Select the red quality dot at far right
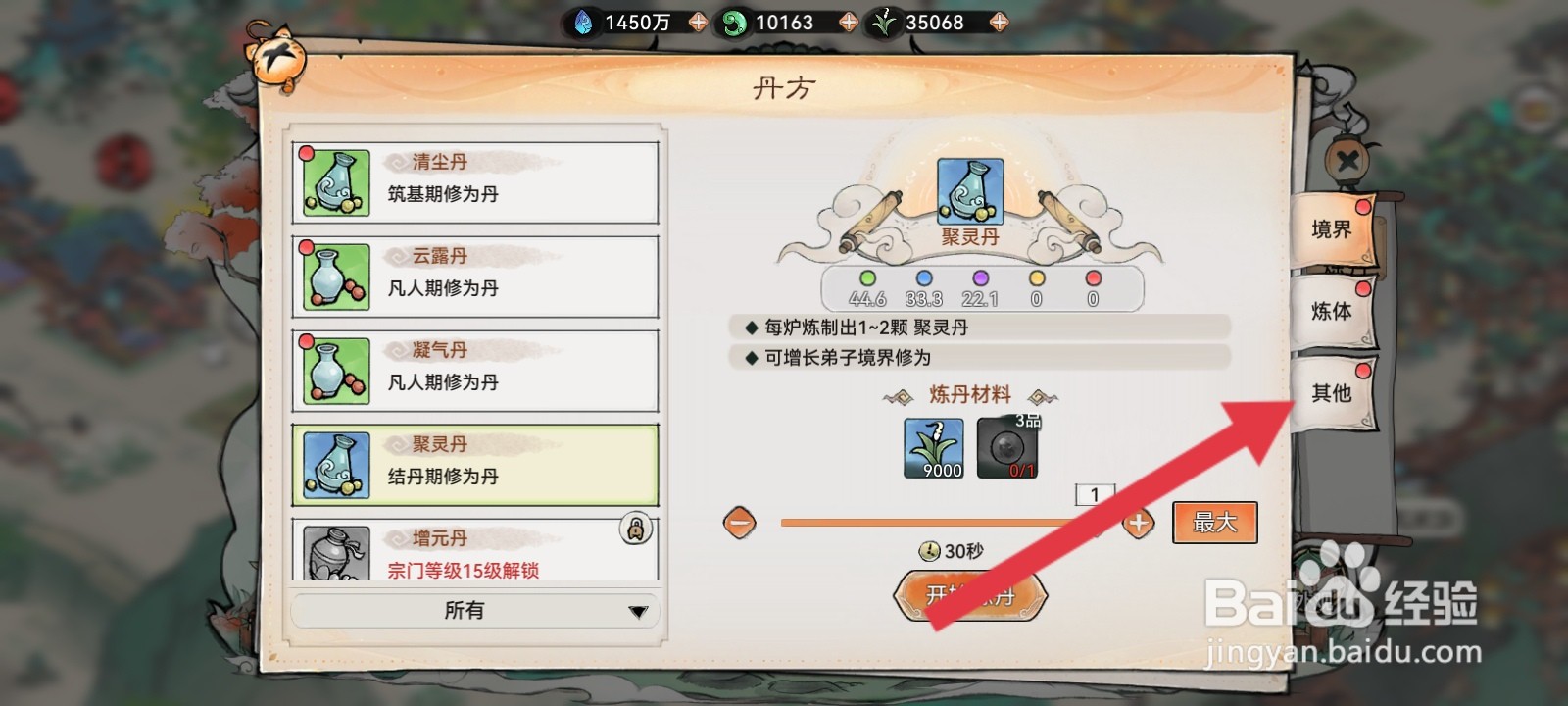Image resolution: width=1568 pixels, height=706 pixels. point(1093,278)
